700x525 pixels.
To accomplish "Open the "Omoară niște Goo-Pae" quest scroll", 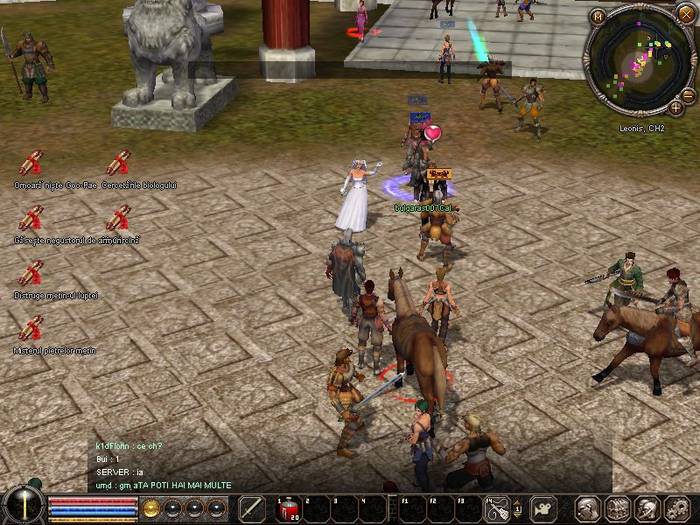I will tap(31, 163).
